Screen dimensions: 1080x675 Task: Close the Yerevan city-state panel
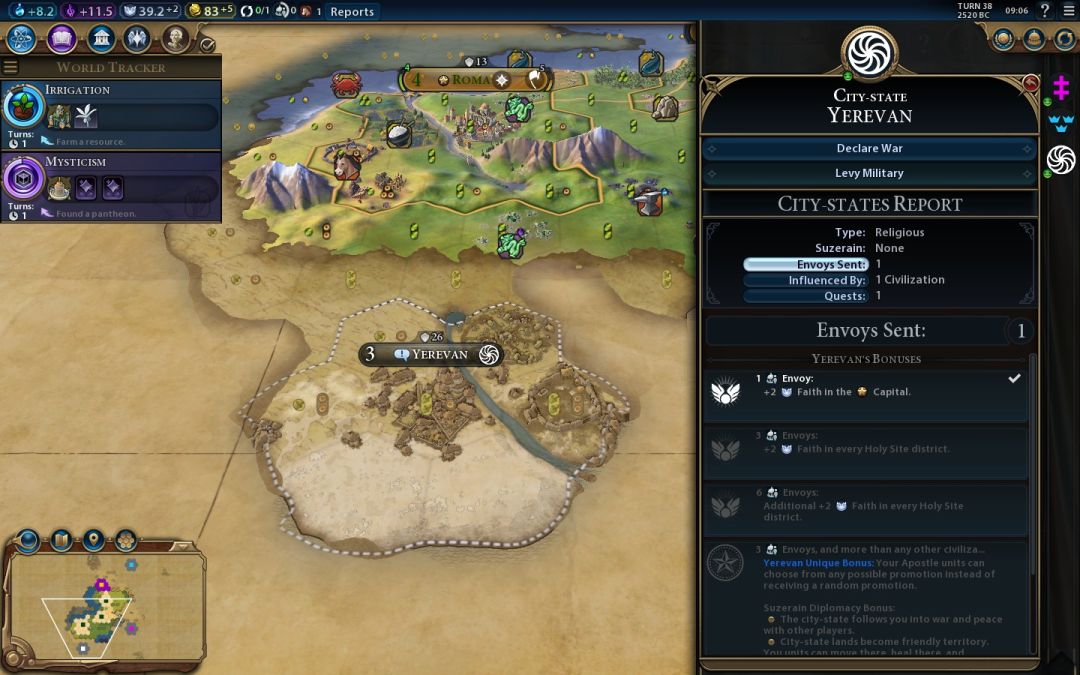(x=1031, y=83)
